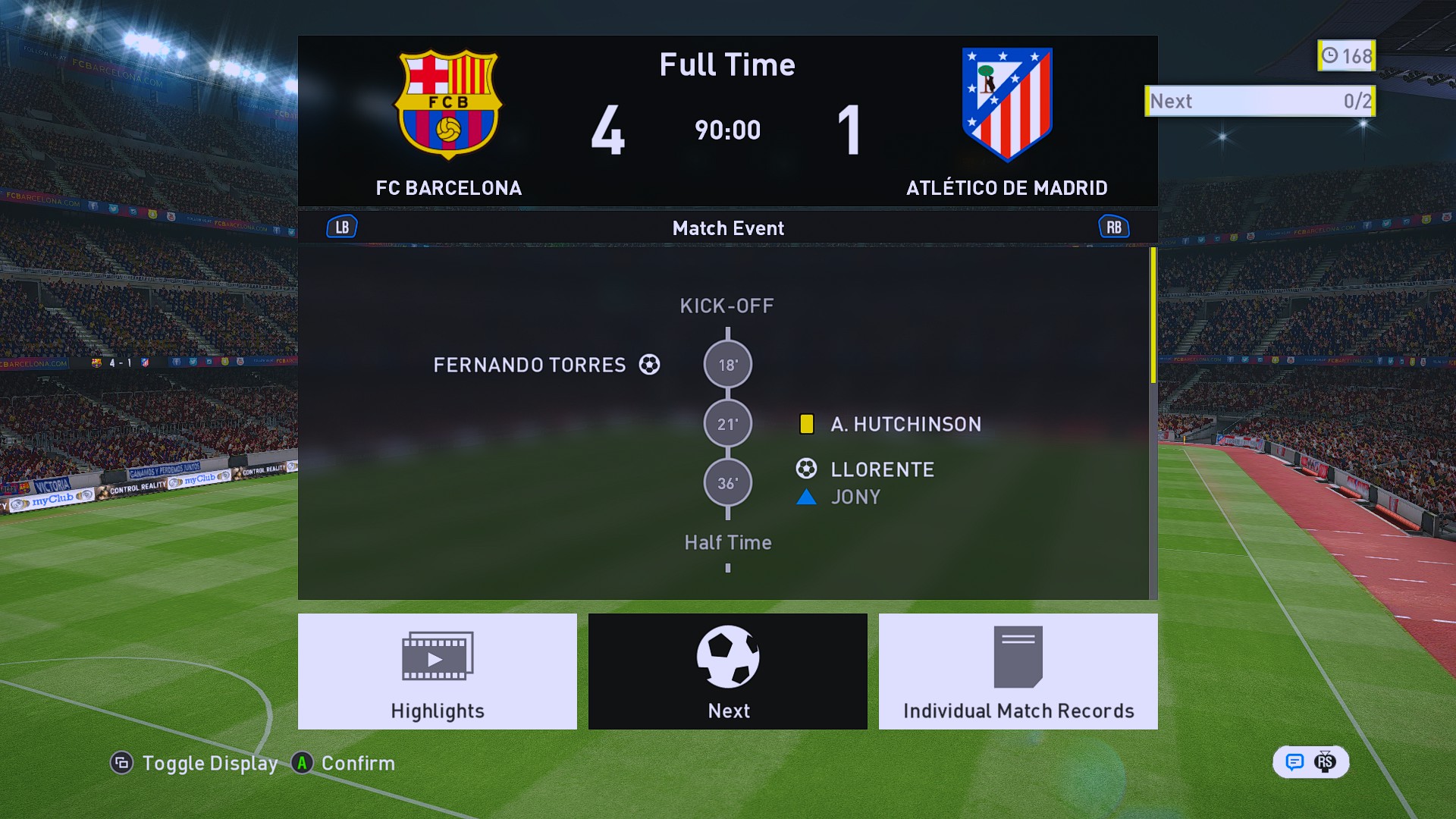Image resolution: width=1456 pixels, height=819 pixels.
Task: Select the 18' Fernando Torres goal marker
Action: (727, 365)
